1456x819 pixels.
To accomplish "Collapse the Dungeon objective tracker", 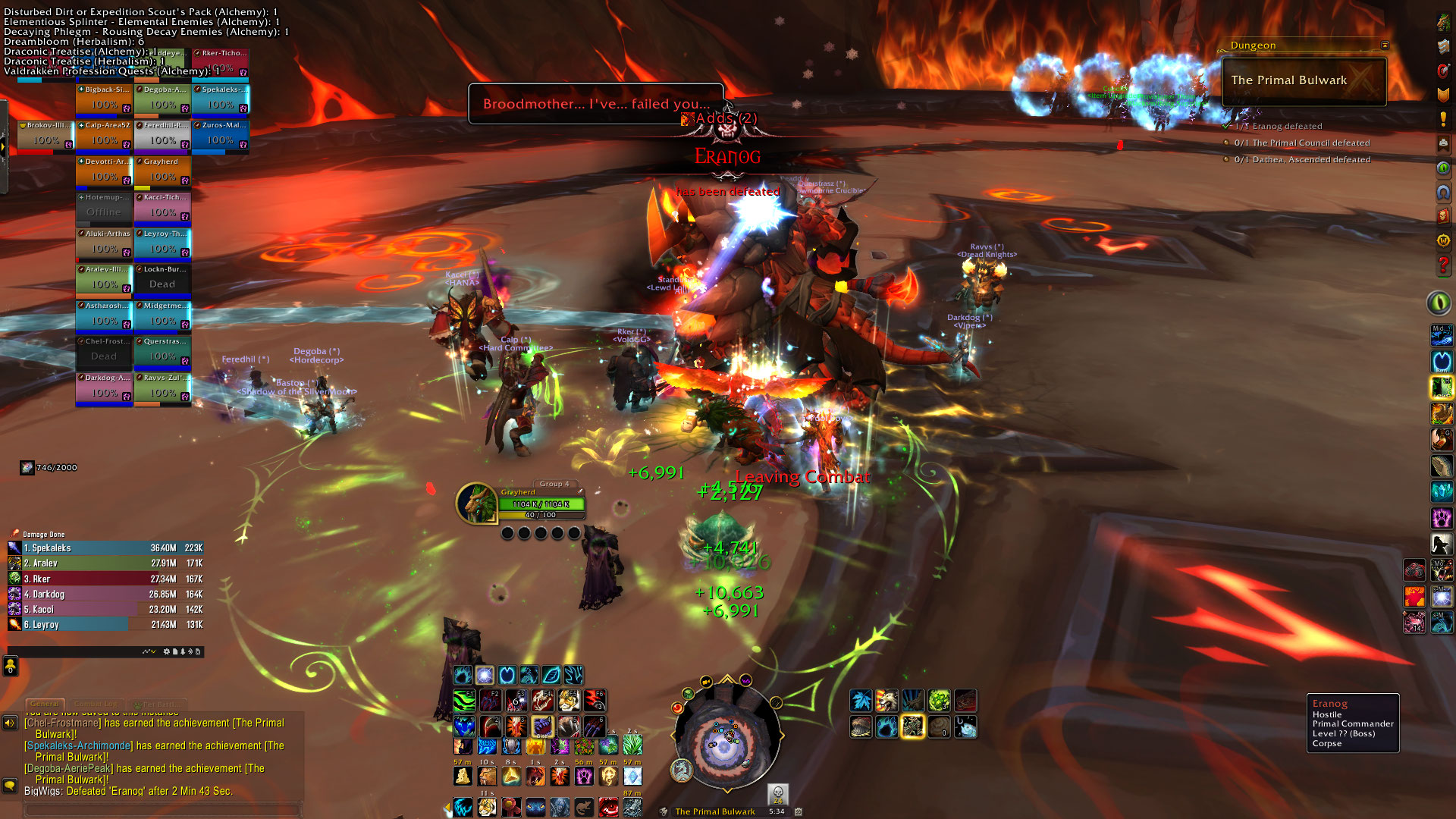I will click(x=1385, y=45).
